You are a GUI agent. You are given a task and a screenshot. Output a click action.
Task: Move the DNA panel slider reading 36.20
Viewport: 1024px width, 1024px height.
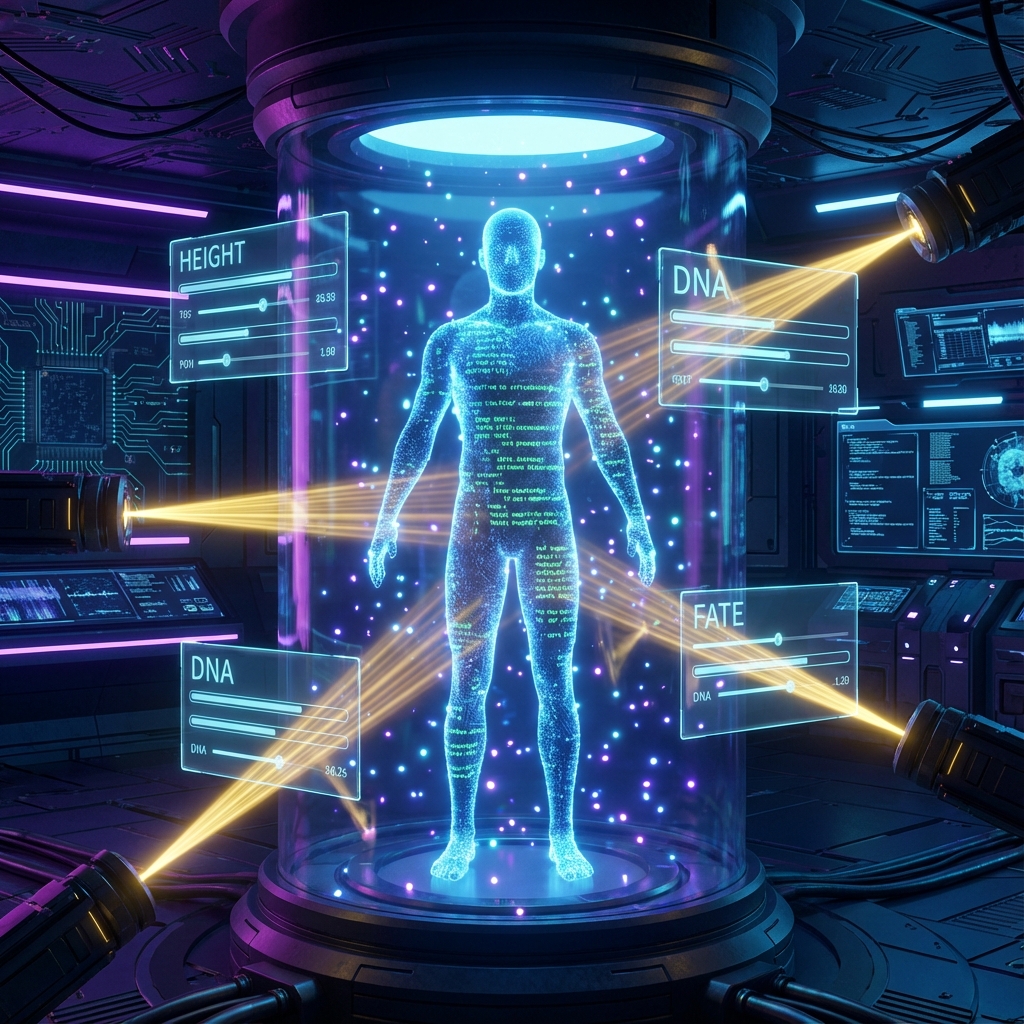click(x=764, y=384)
